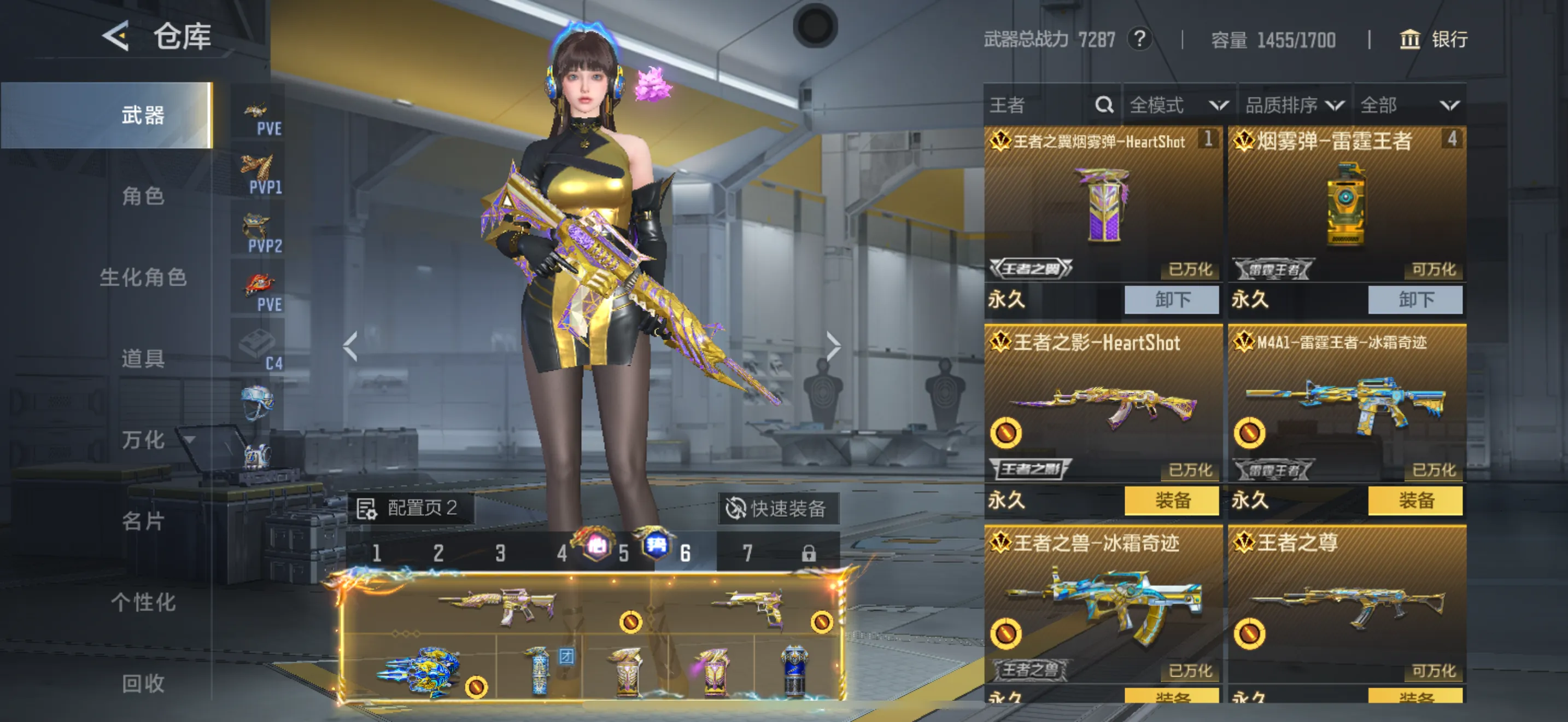Viewport: 1568px width, 722px height.
Task: Open the 回收 section
Action: point(143,683)
